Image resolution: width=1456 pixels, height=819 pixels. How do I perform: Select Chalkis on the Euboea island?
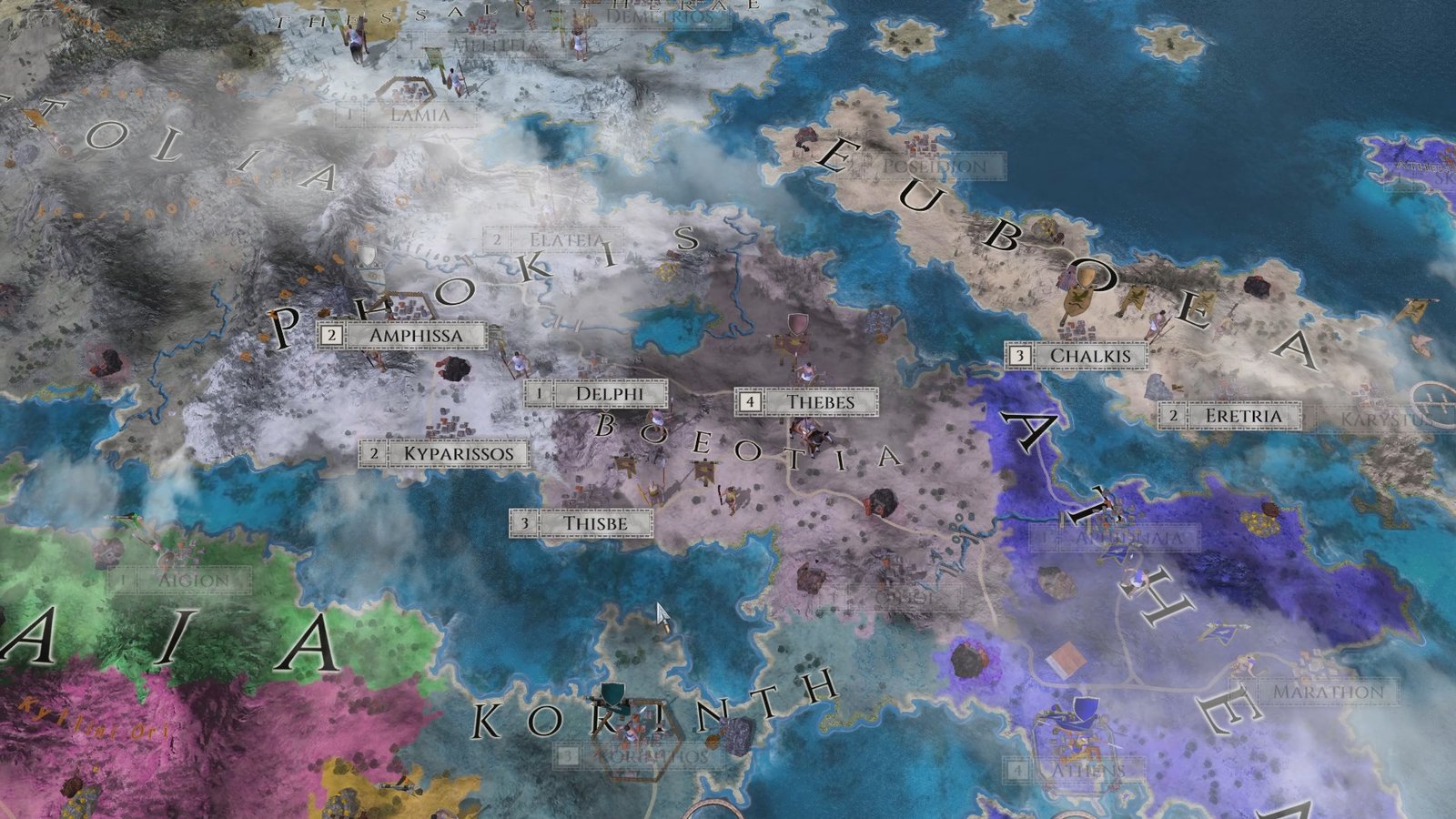(1088, 357)
